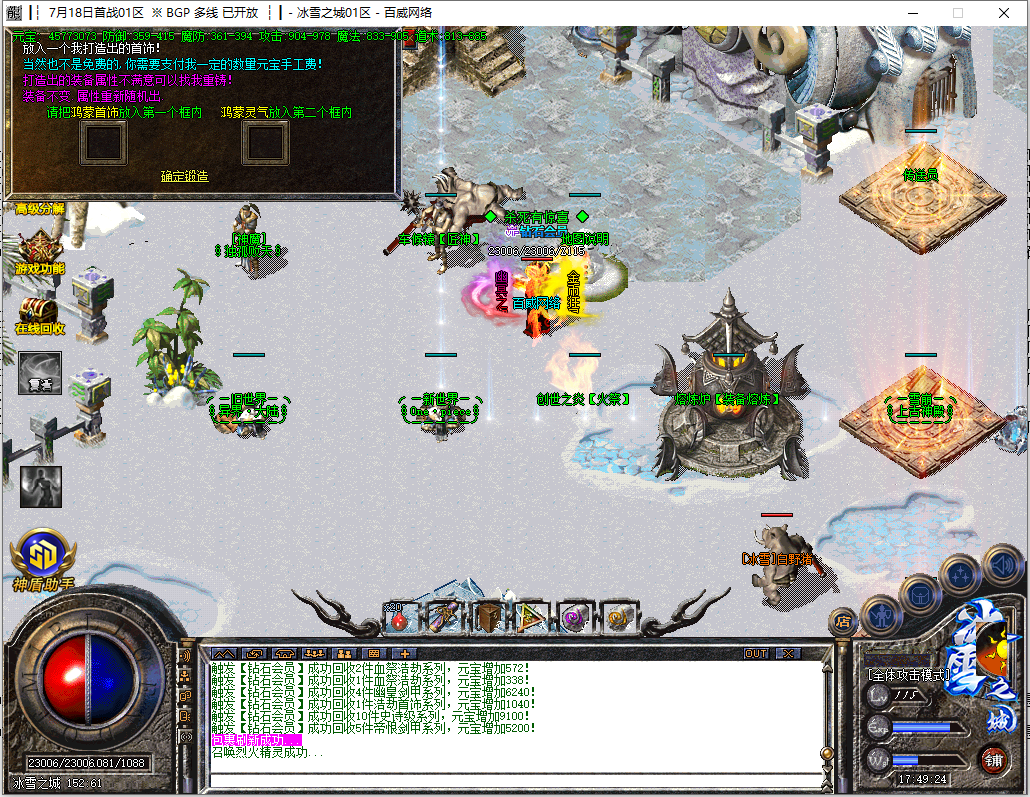Click the OUT button on the chat bar
This screenshot has width=1030, height=797.
tap(757, 654)
